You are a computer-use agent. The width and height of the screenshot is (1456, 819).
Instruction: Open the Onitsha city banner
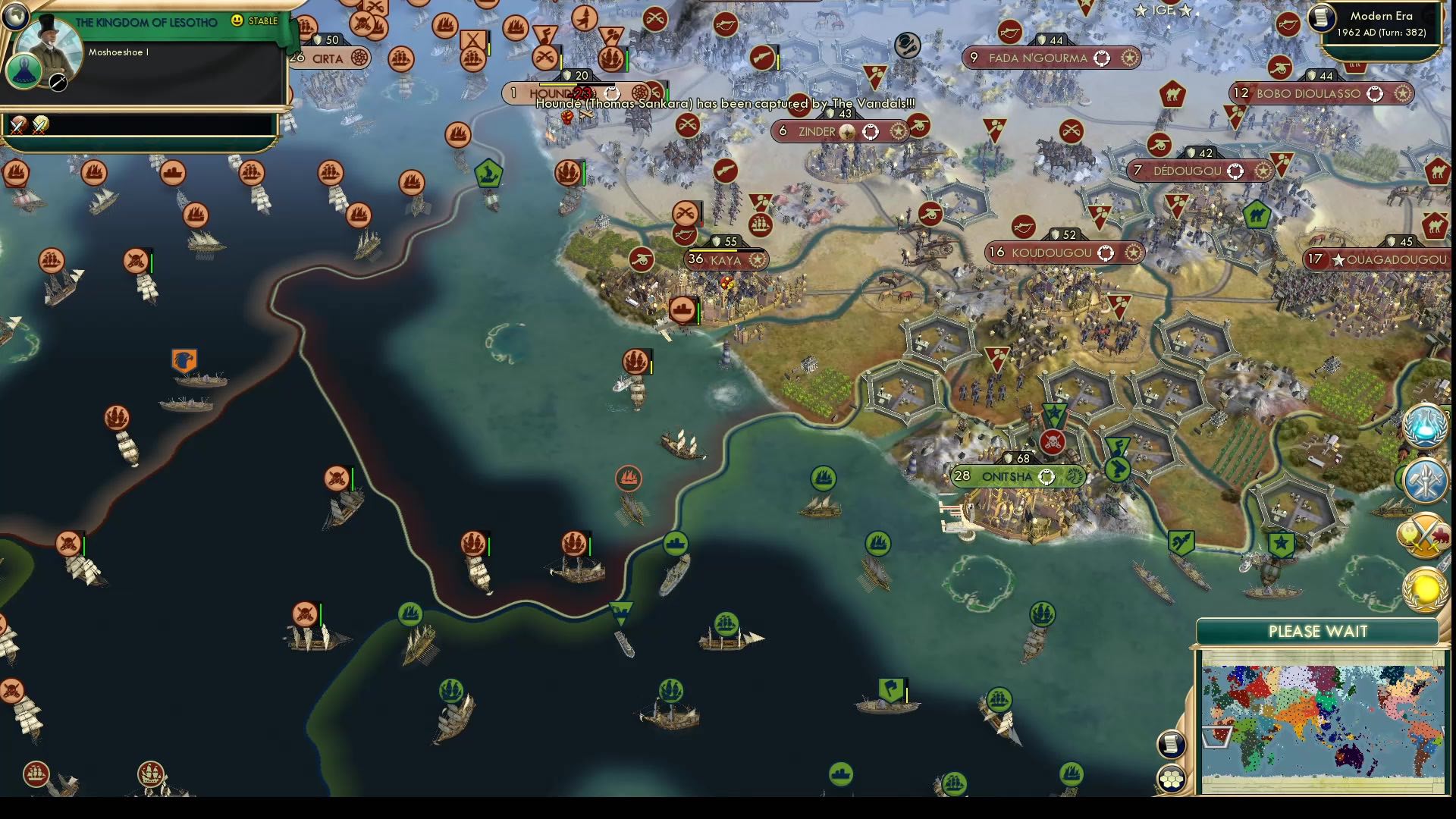click(1009, 476)
